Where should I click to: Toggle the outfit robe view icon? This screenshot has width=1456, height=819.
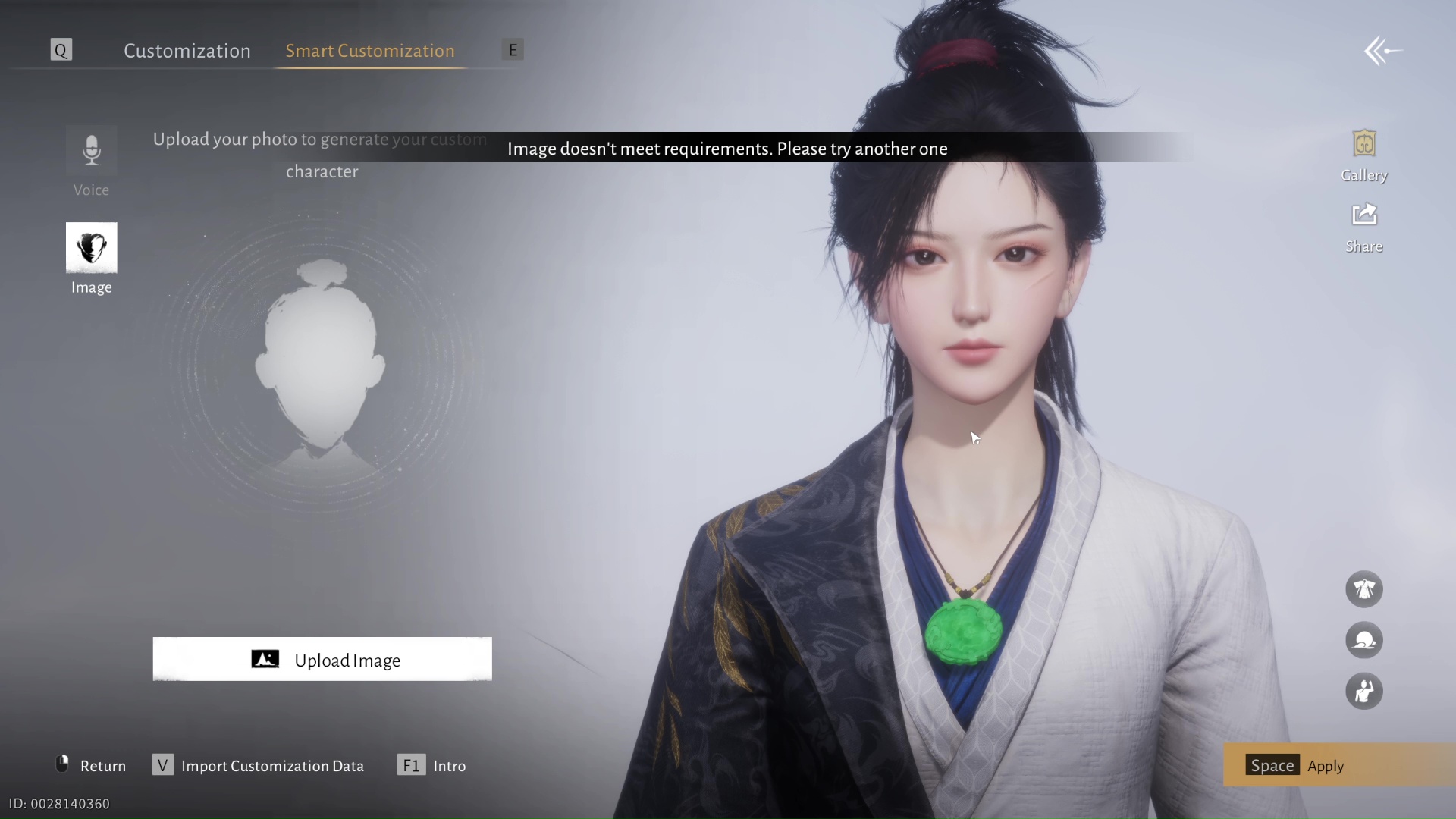(1363, 589)
